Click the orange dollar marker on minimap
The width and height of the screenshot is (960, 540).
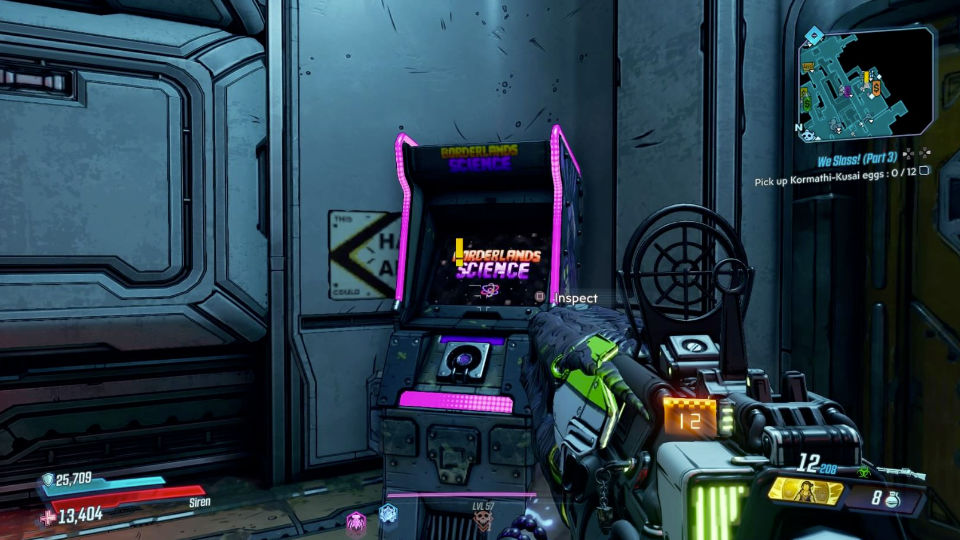pos(876,89)
